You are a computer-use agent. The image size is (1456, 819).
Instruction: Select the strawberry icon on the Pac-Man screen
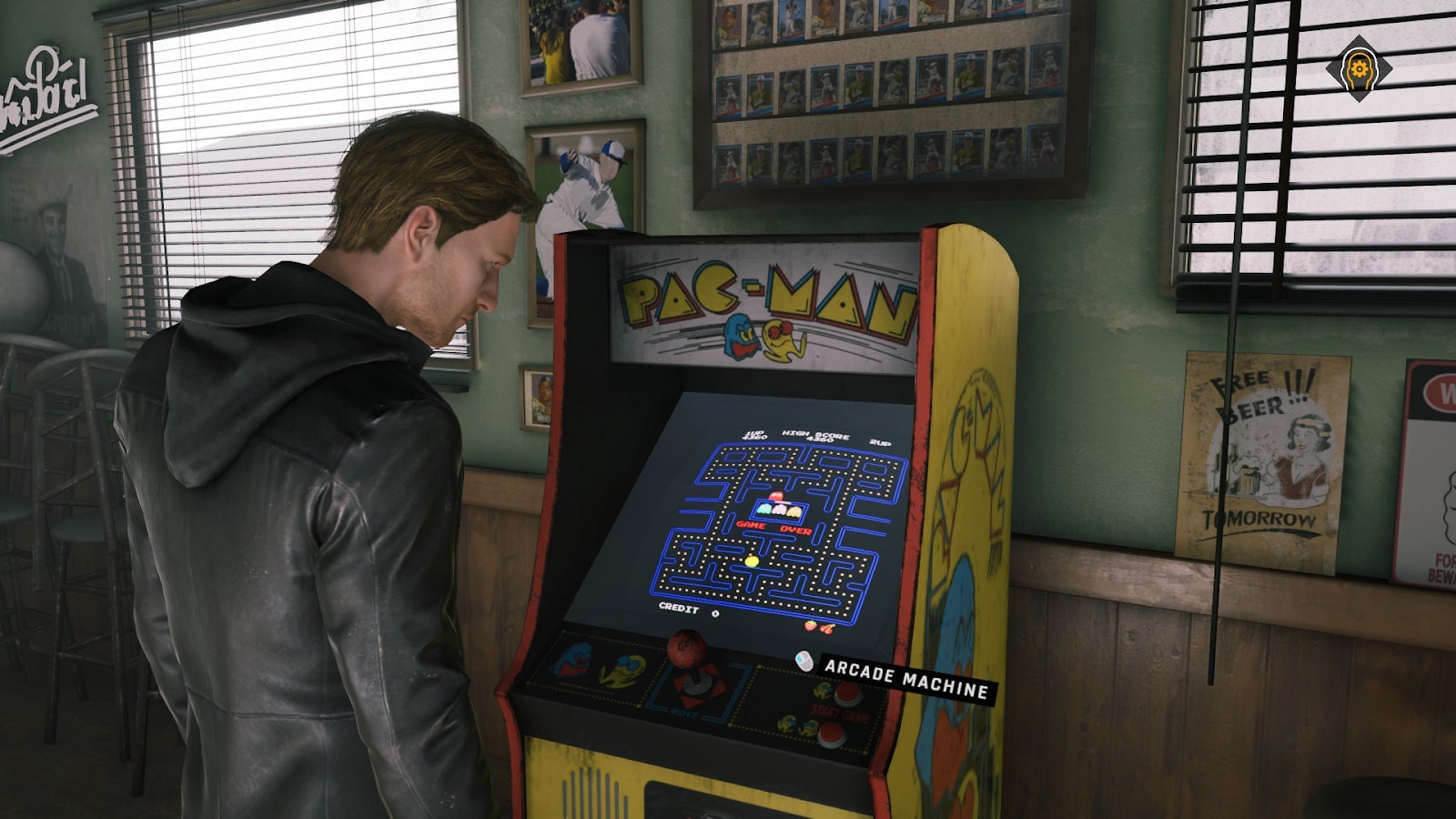coord(811,626)
